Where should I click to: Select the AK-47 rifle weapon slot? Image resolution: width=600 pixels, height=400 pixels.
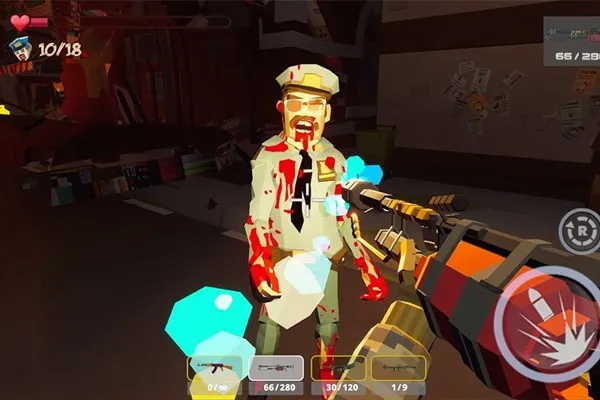(x=215, y=370)
